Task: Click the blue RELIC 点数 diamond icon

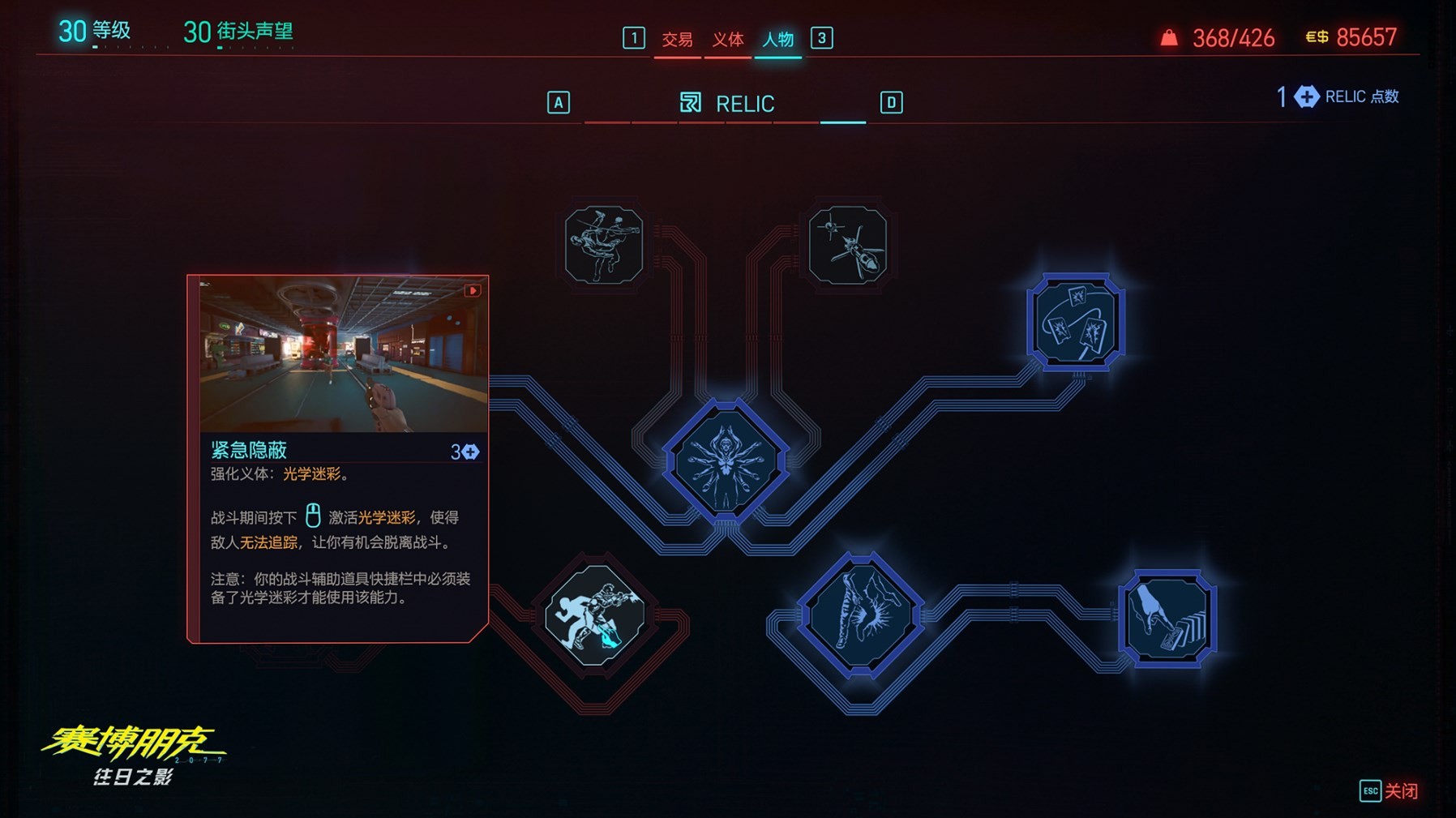Action: 1304,96
